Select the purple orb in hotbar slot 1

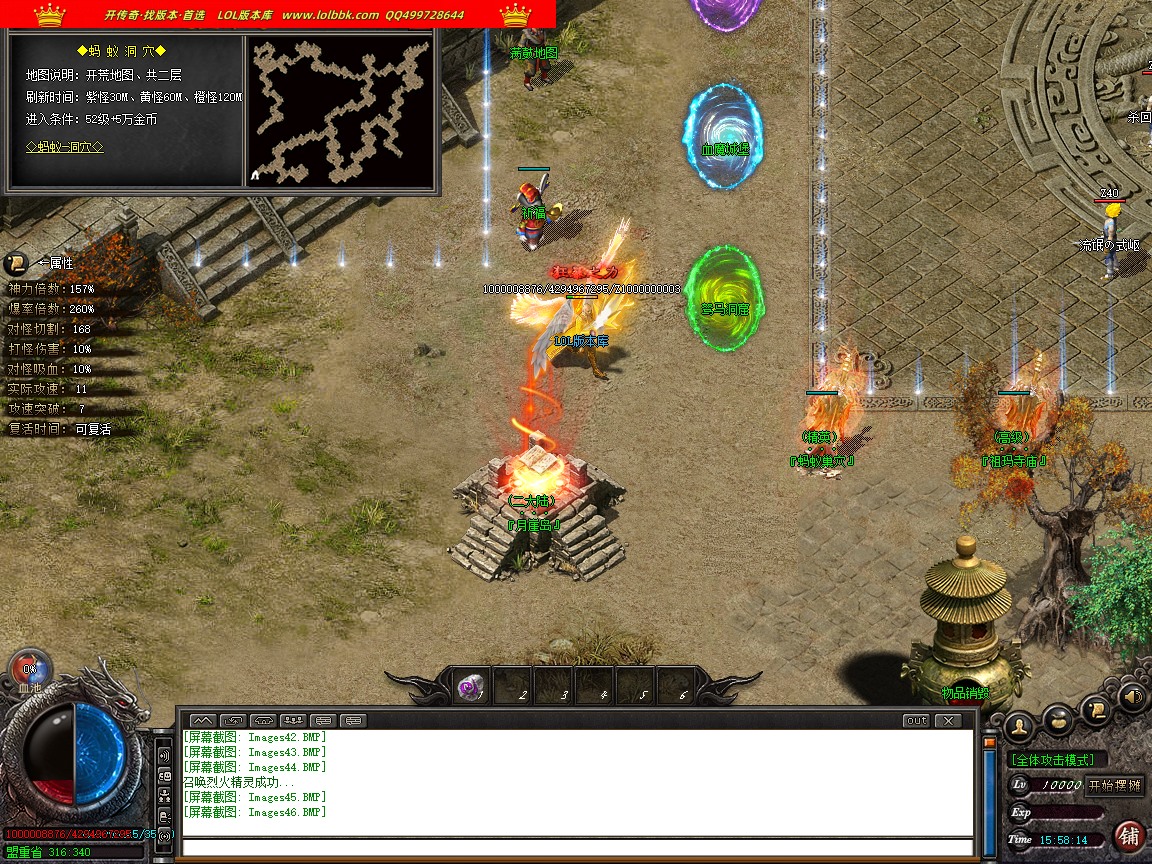pyautogui.click(x=471, y=687)
